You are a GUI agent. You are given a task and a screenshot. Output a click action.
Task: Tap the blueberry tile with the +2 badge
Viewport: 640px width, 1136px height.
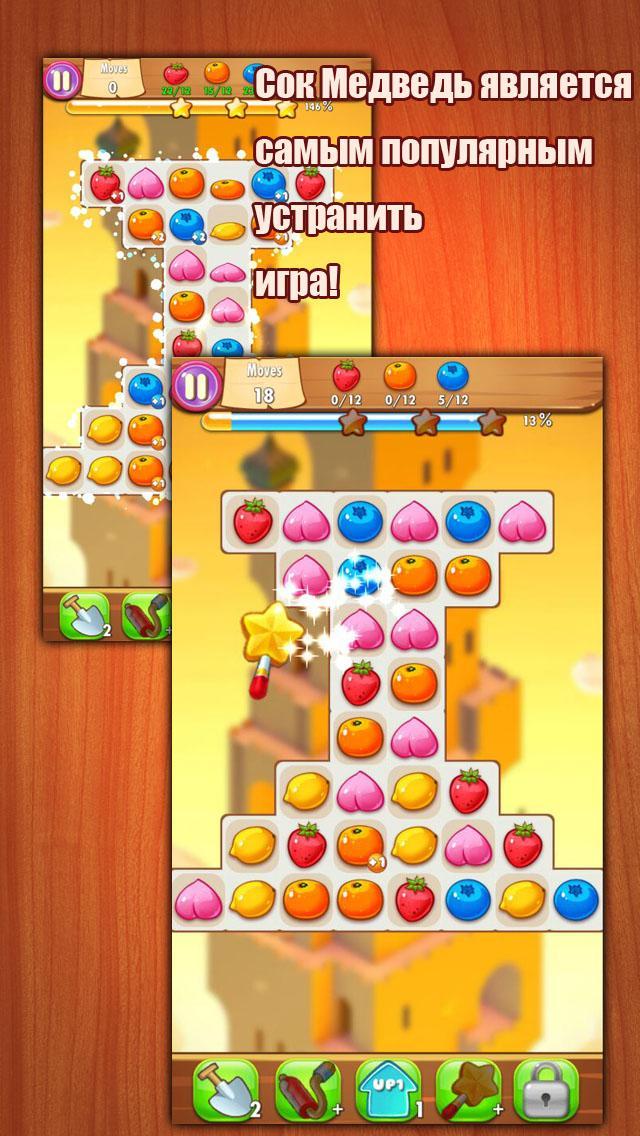point(187,225)
